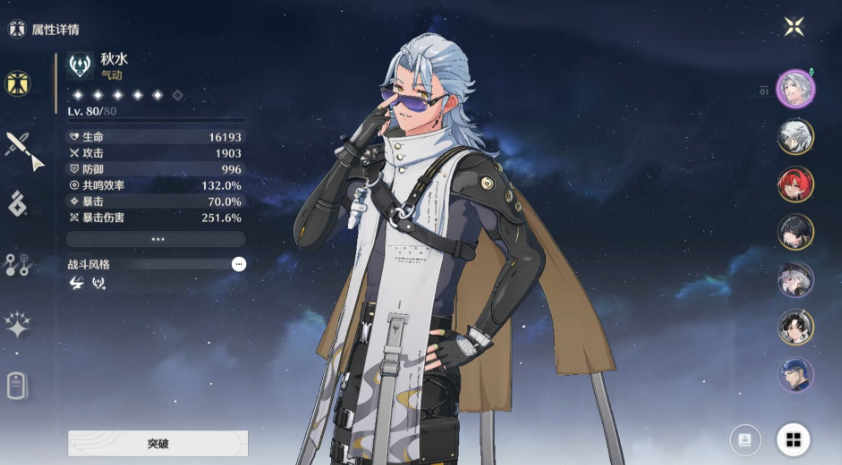Select the human-figure attributes tab
This screenshot has width=842, height=465.
(18, 84)
